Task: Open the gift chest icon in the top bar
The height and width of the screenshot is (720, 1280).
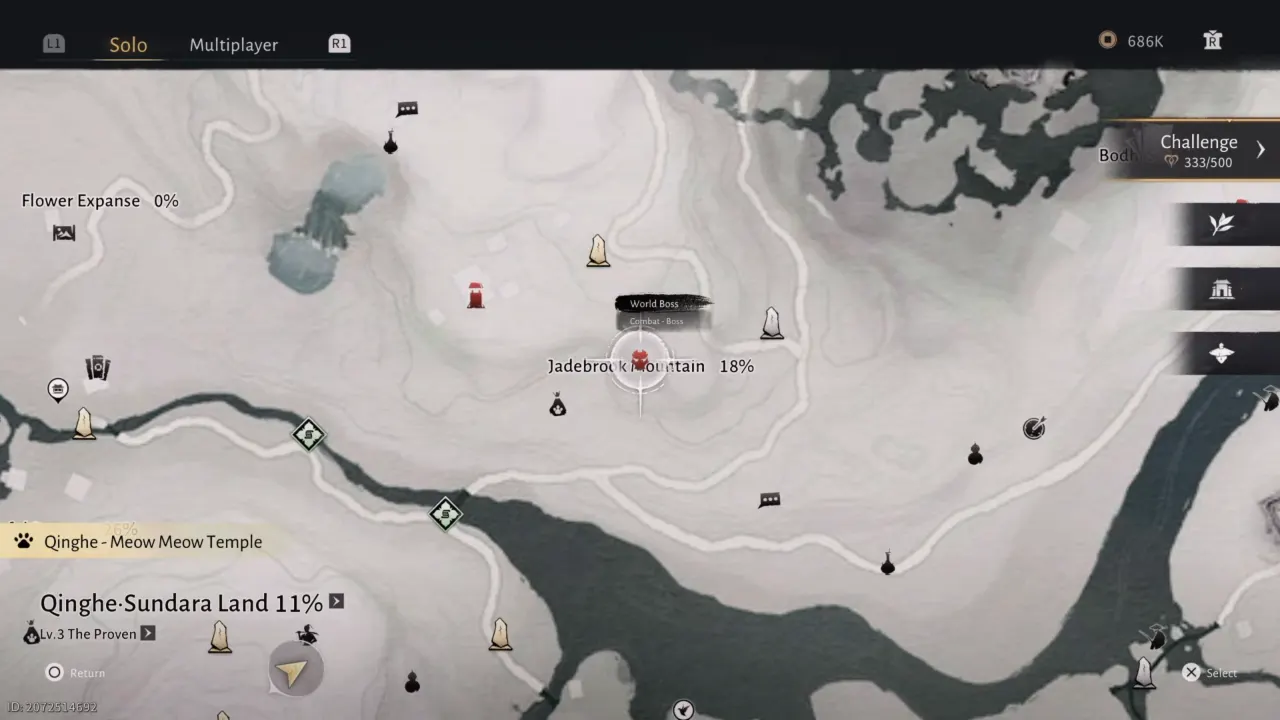Action: click(1212, 41)
